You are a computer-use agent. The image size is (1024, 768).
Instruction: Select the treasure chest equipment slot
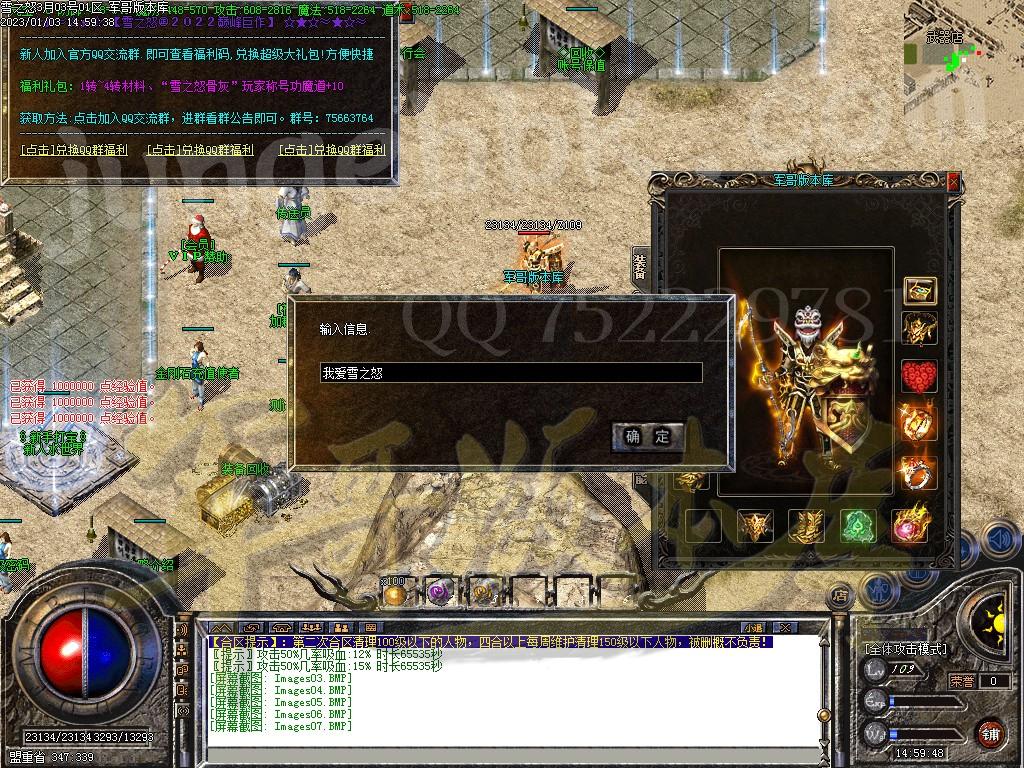pos(919,291)
